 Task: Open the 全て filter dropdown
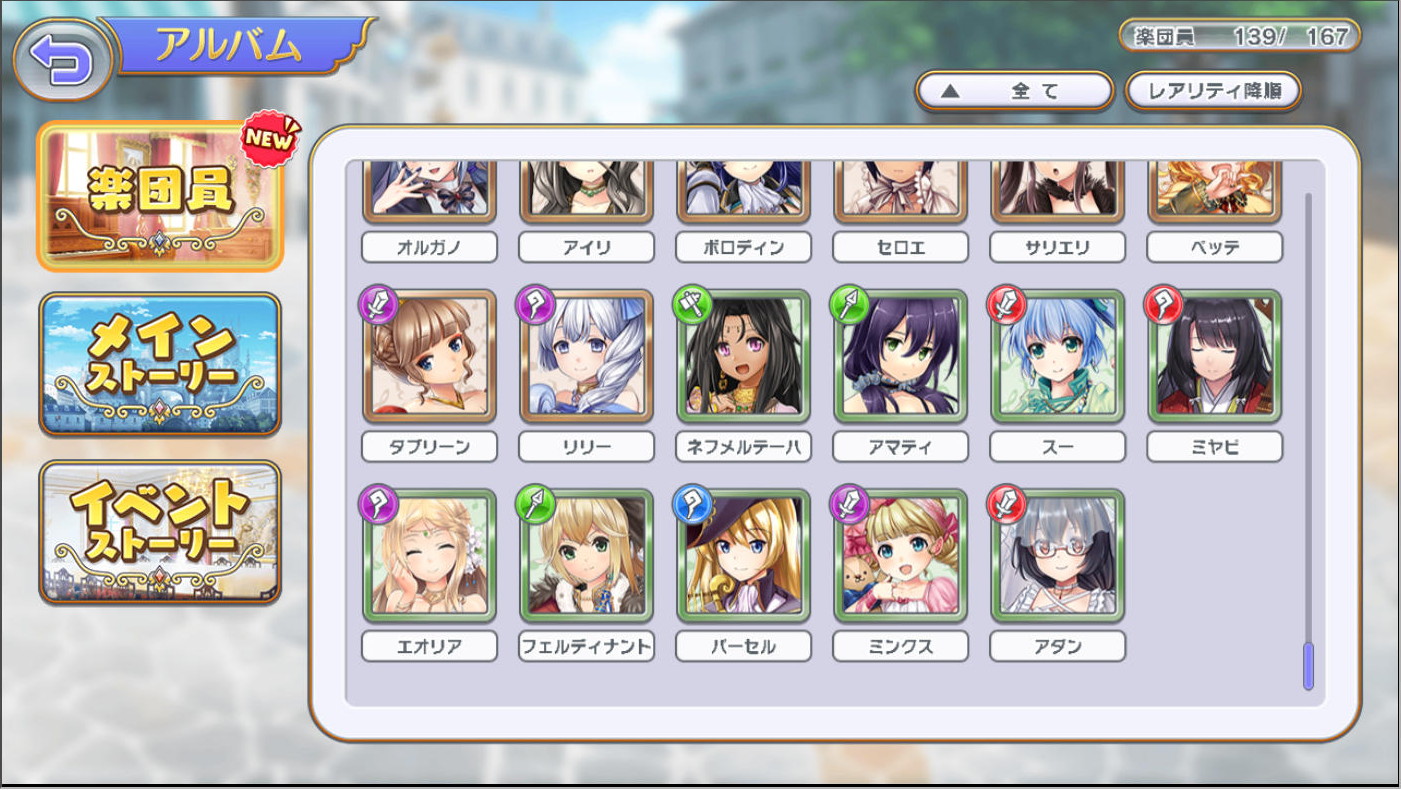point(1014,91)
